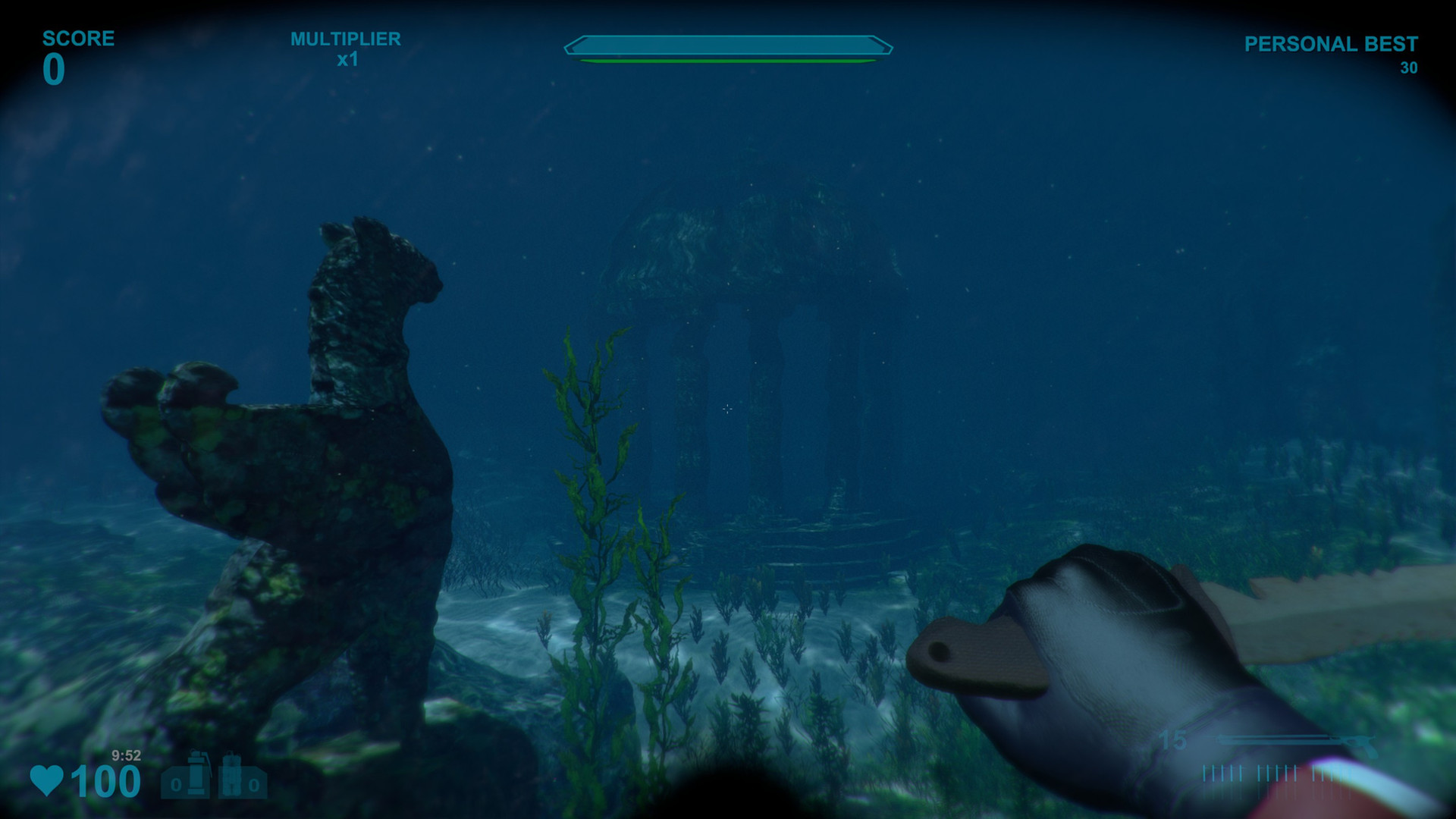
Task: Toggle the match timer showing 9:52
Action: pyautogui.click(x=126, y=755)
